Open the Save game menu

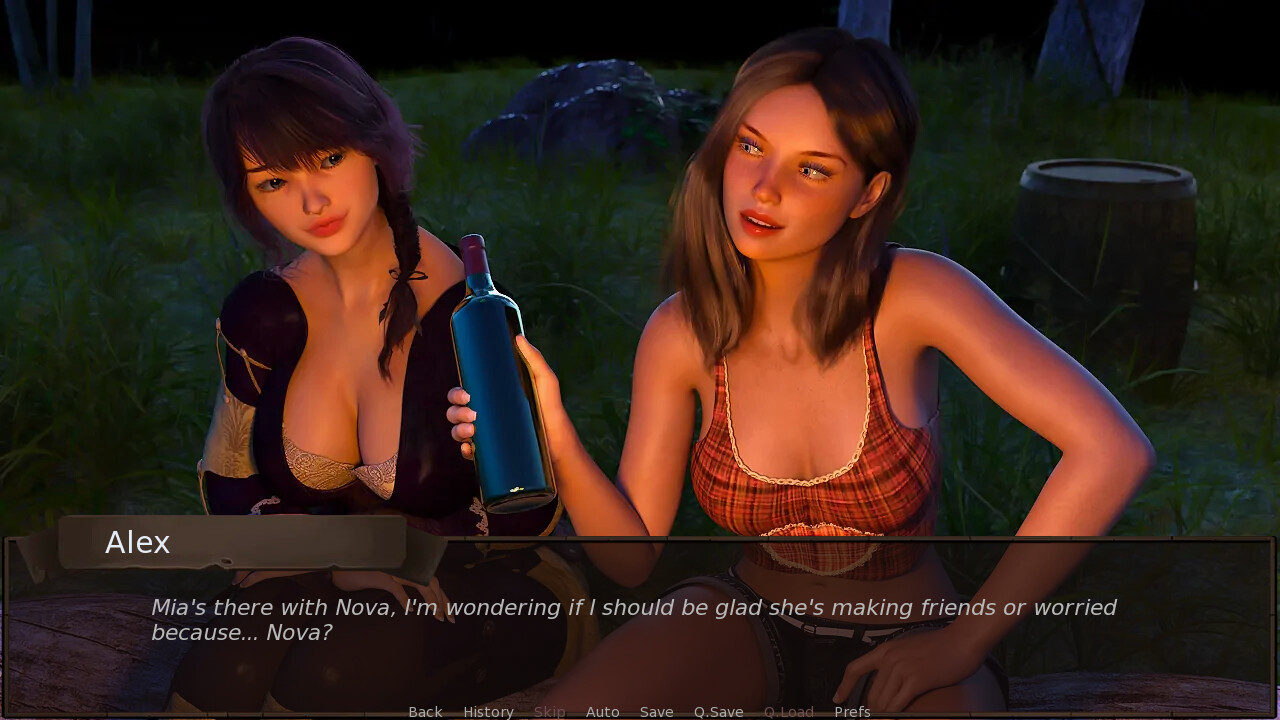[656, 712]
